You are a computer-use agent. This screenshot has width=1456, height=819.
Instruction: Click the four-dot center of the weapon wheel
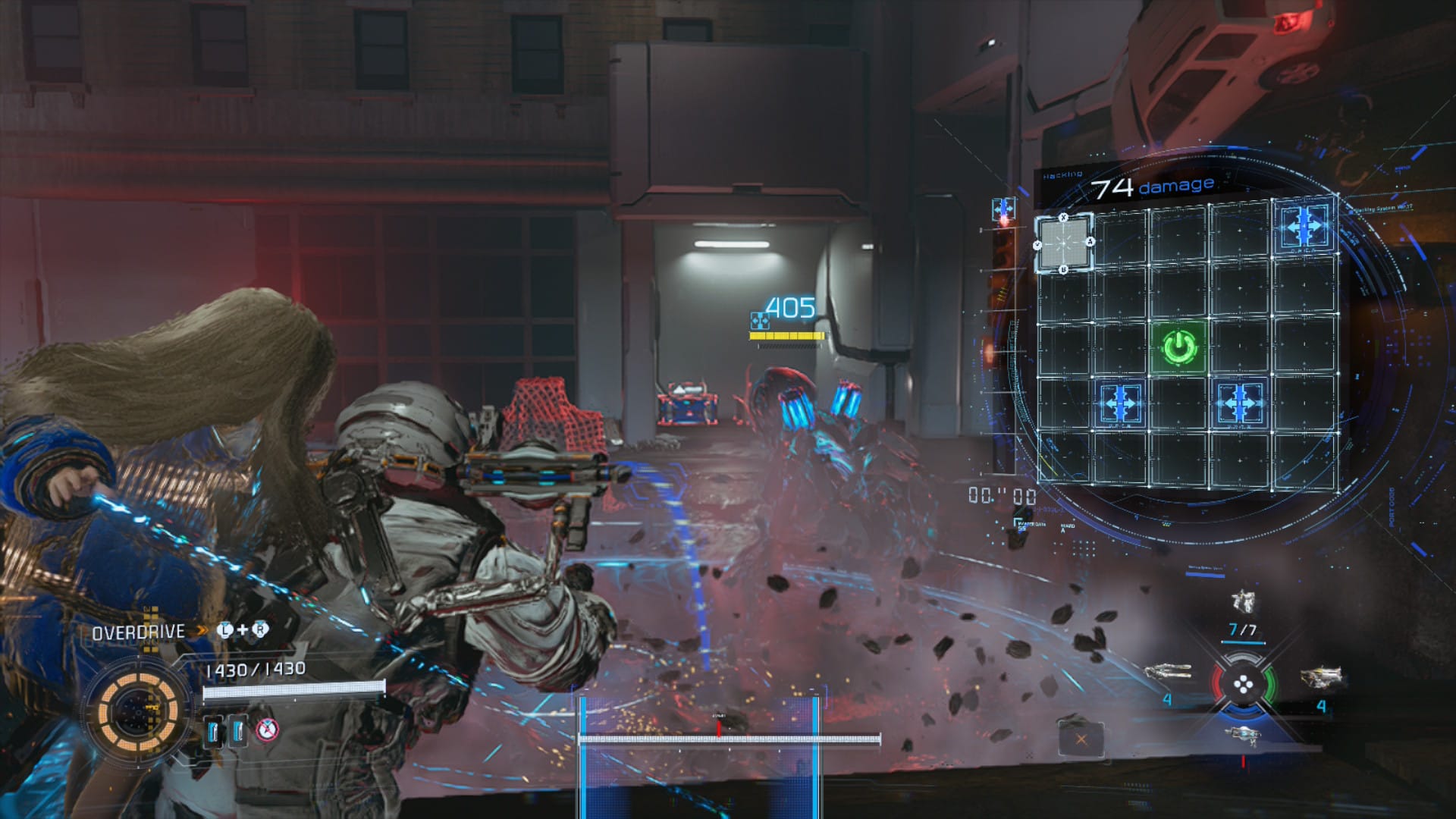(1244, 686)
